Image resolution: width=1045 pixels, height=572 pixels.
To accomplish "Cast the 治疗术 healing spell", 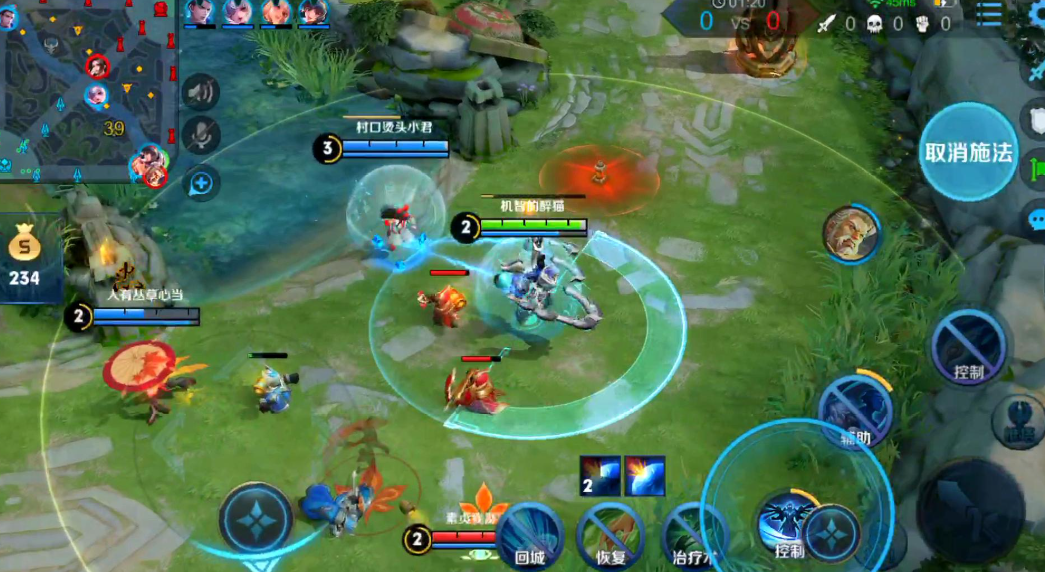I will [x=692, y=535].
